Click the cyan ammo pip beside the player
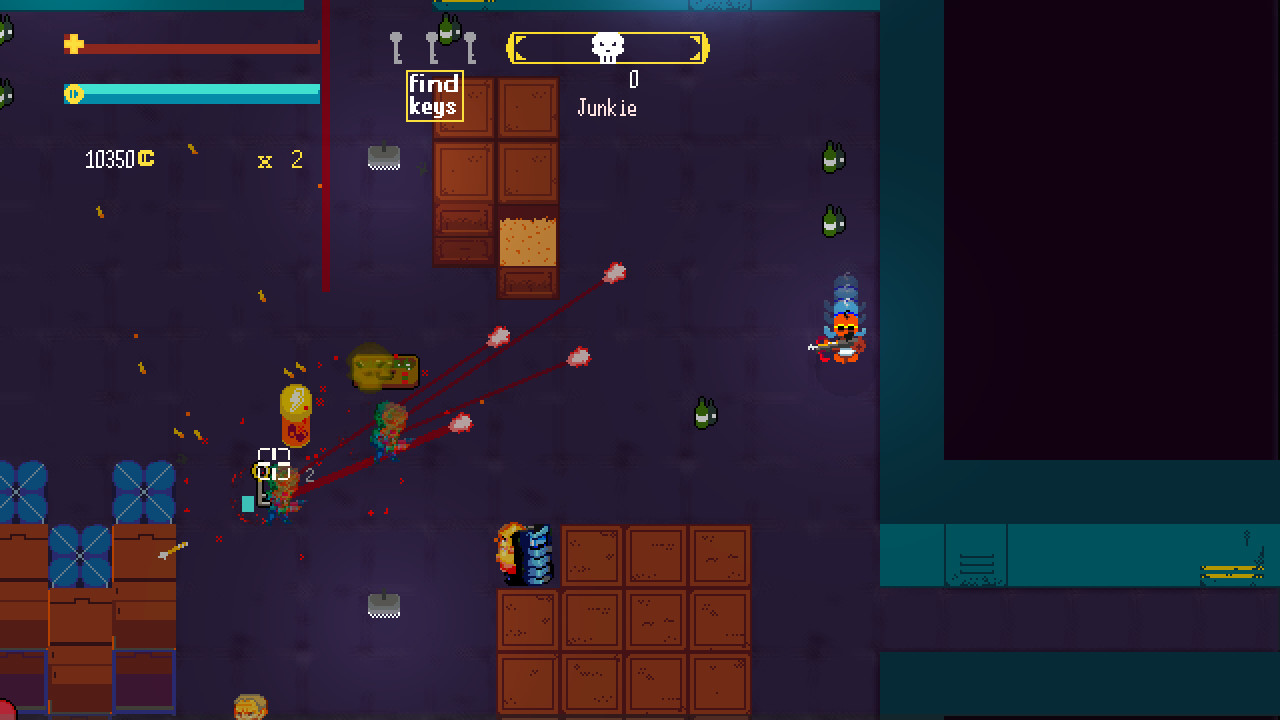Screen dimensions: 1280x720 click(x=246, y=503)
